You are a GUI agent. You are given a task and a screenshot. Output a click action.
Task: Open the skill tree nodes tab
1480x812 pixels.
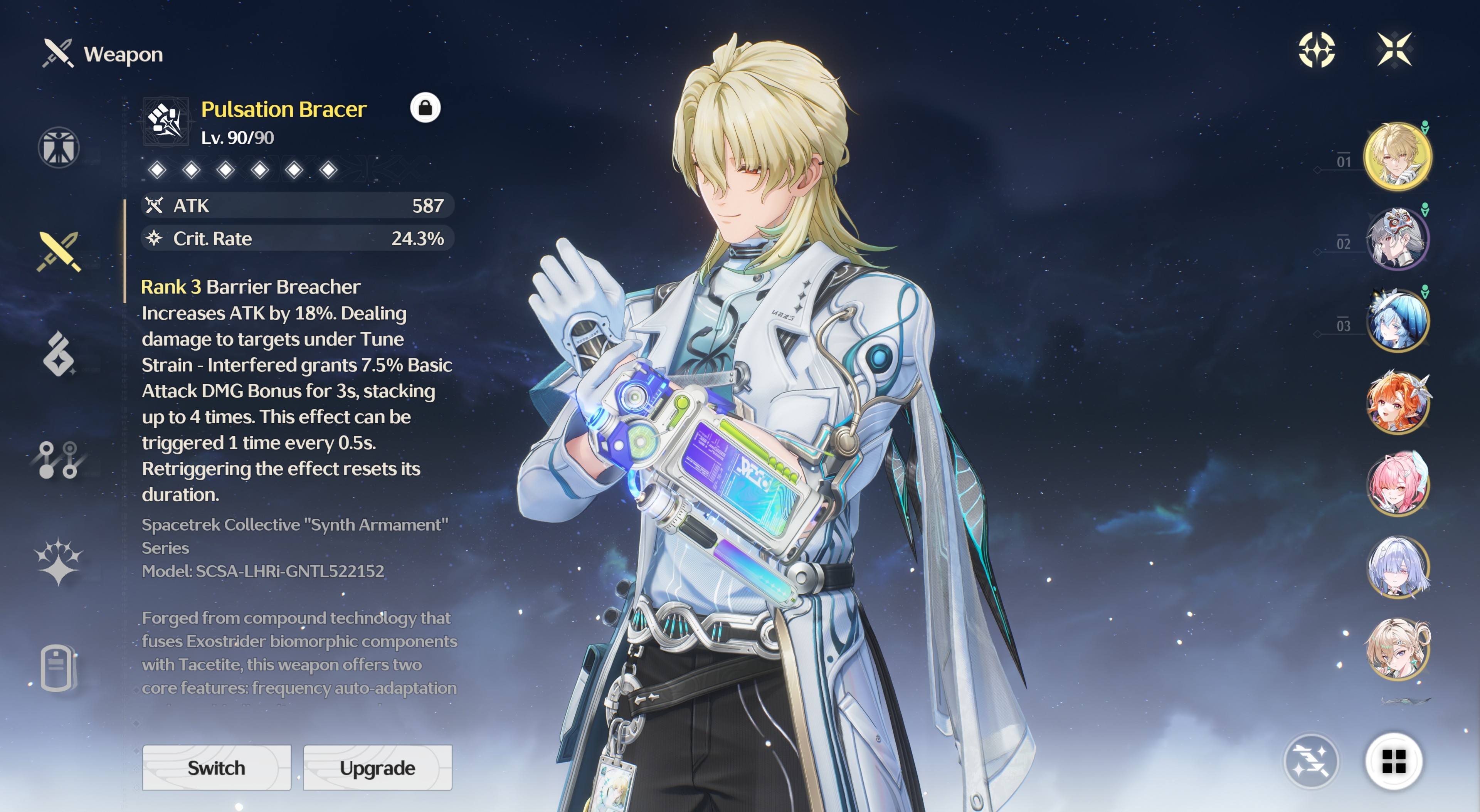(59, 459)
